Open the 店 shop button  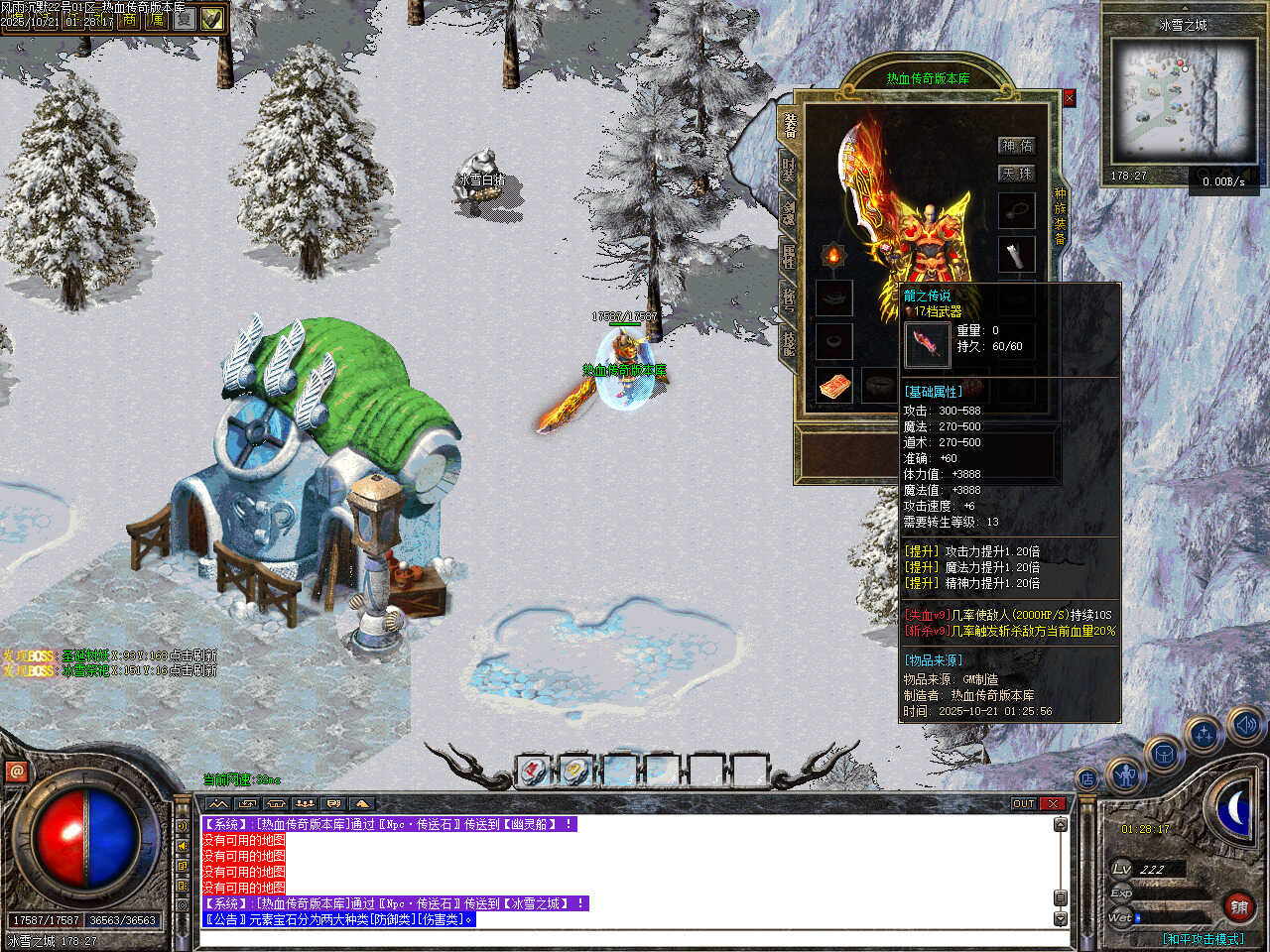pyautogui.click(x=1087, y=779)
